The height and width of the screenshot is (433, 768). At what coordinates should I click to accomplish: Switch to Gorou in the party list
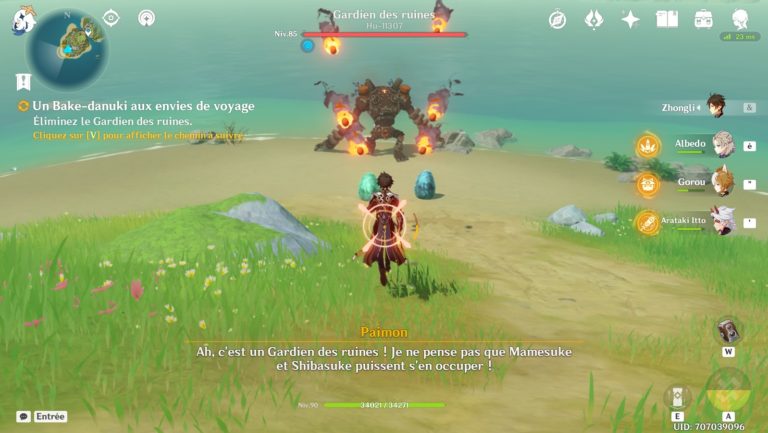722,183
